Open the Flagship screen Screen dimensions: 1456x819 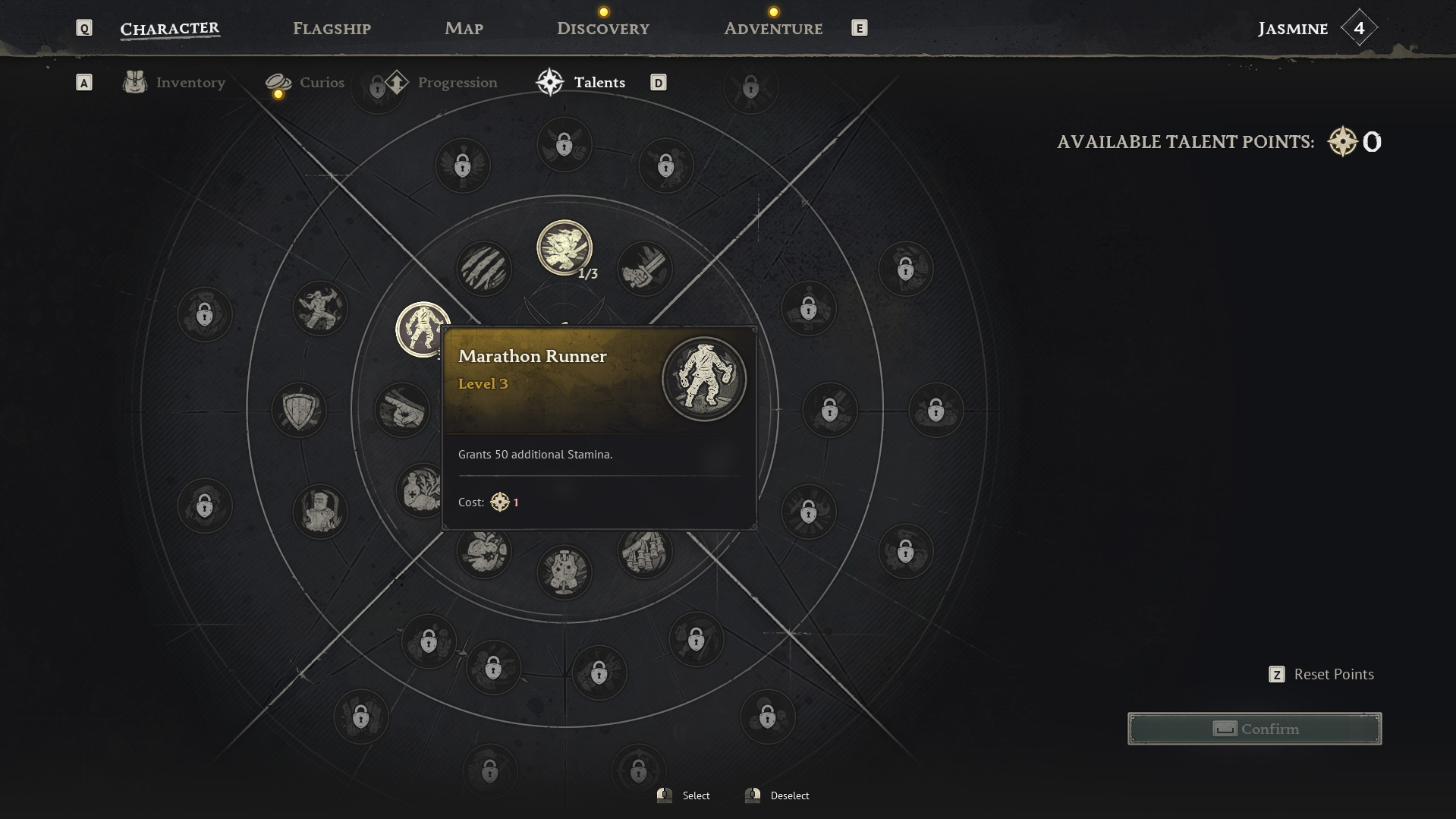(x=331, y=28)
